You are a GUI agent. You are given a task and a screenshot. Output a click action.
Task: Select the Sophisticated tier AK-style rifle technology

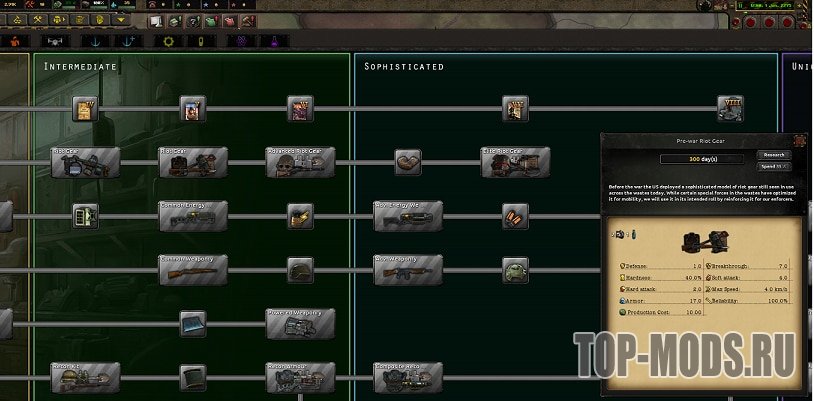[x=408, y=269]
